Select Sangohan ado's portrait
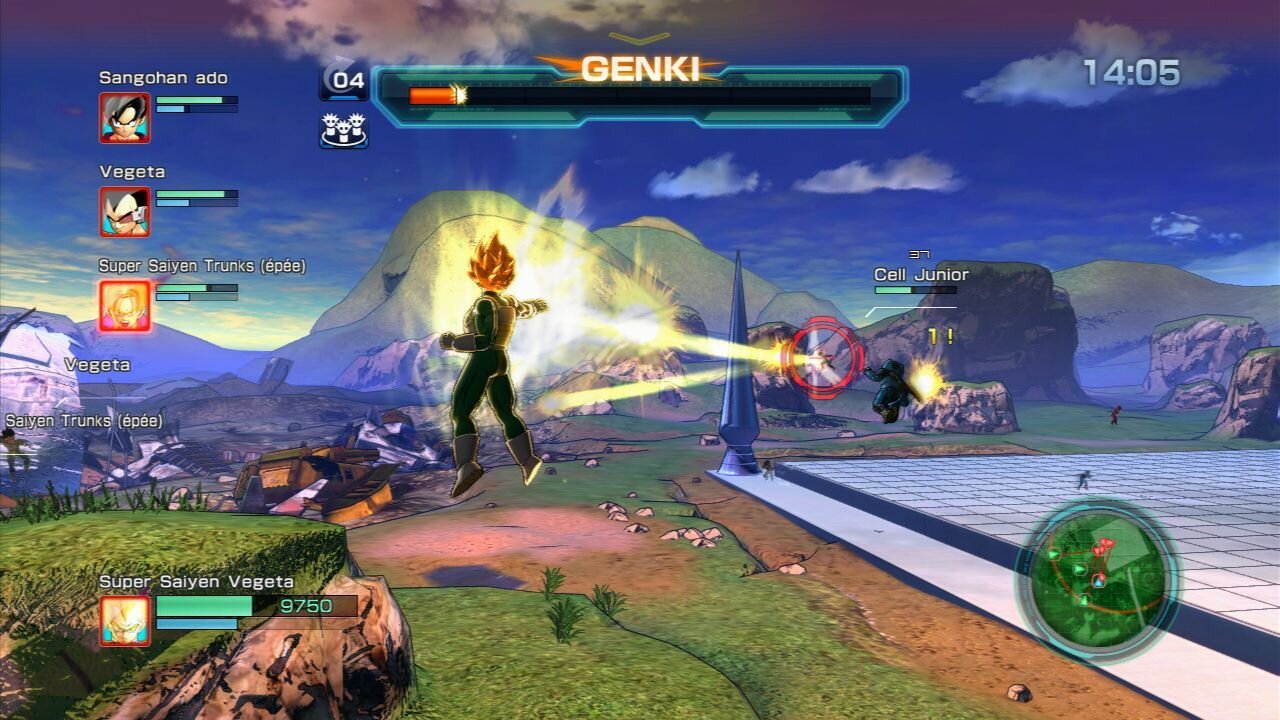1280x720 pixels. pos(125,118)
